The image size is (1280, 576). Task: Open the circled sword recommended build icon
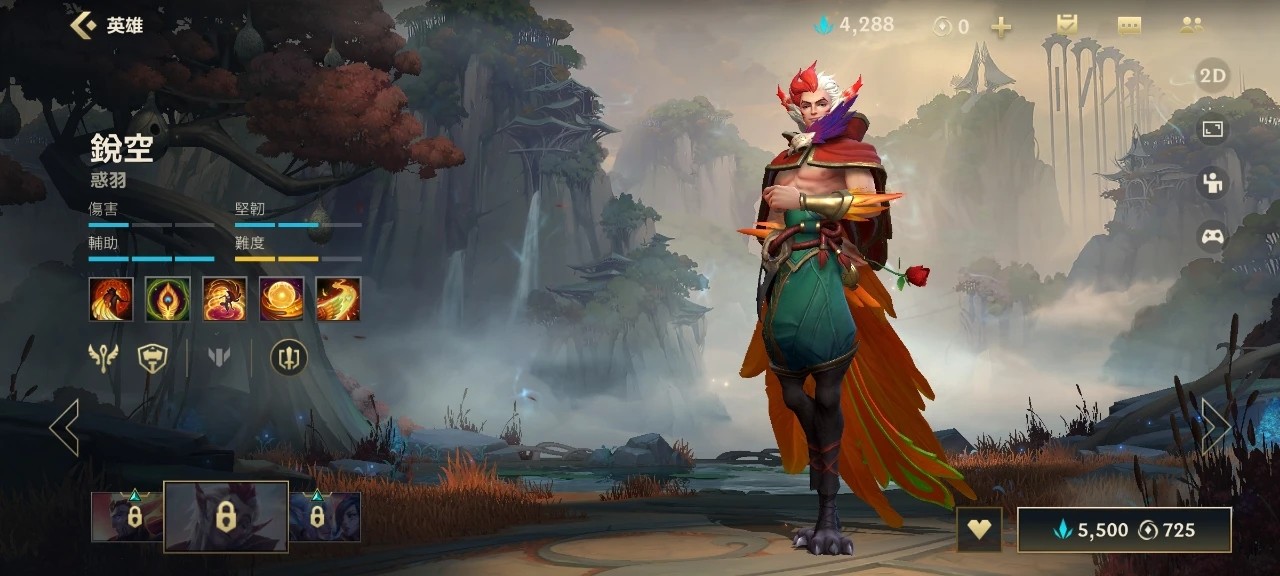click(x=289, y=357)
